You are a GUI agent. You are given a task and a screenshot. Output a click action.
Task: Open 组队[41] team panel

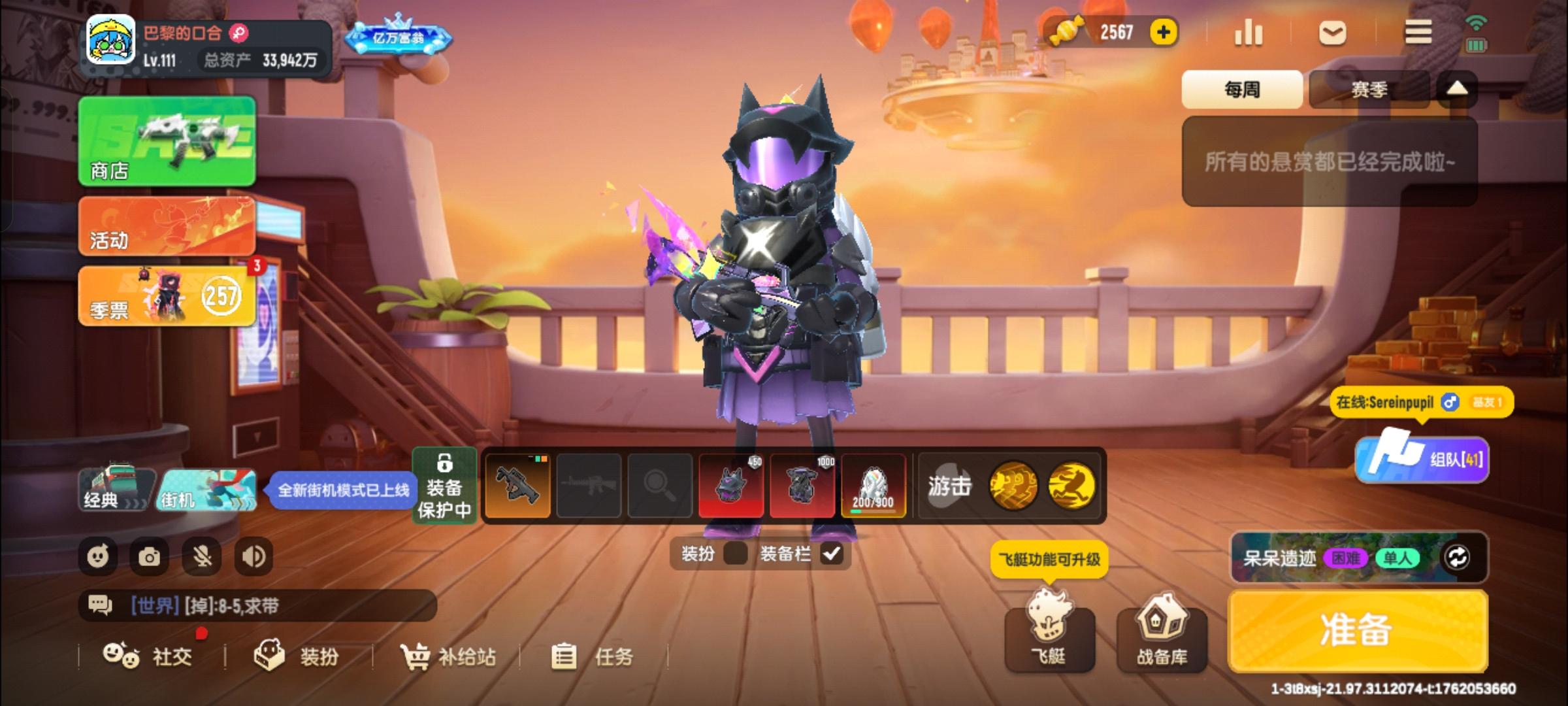click(x=1422, y=460)
